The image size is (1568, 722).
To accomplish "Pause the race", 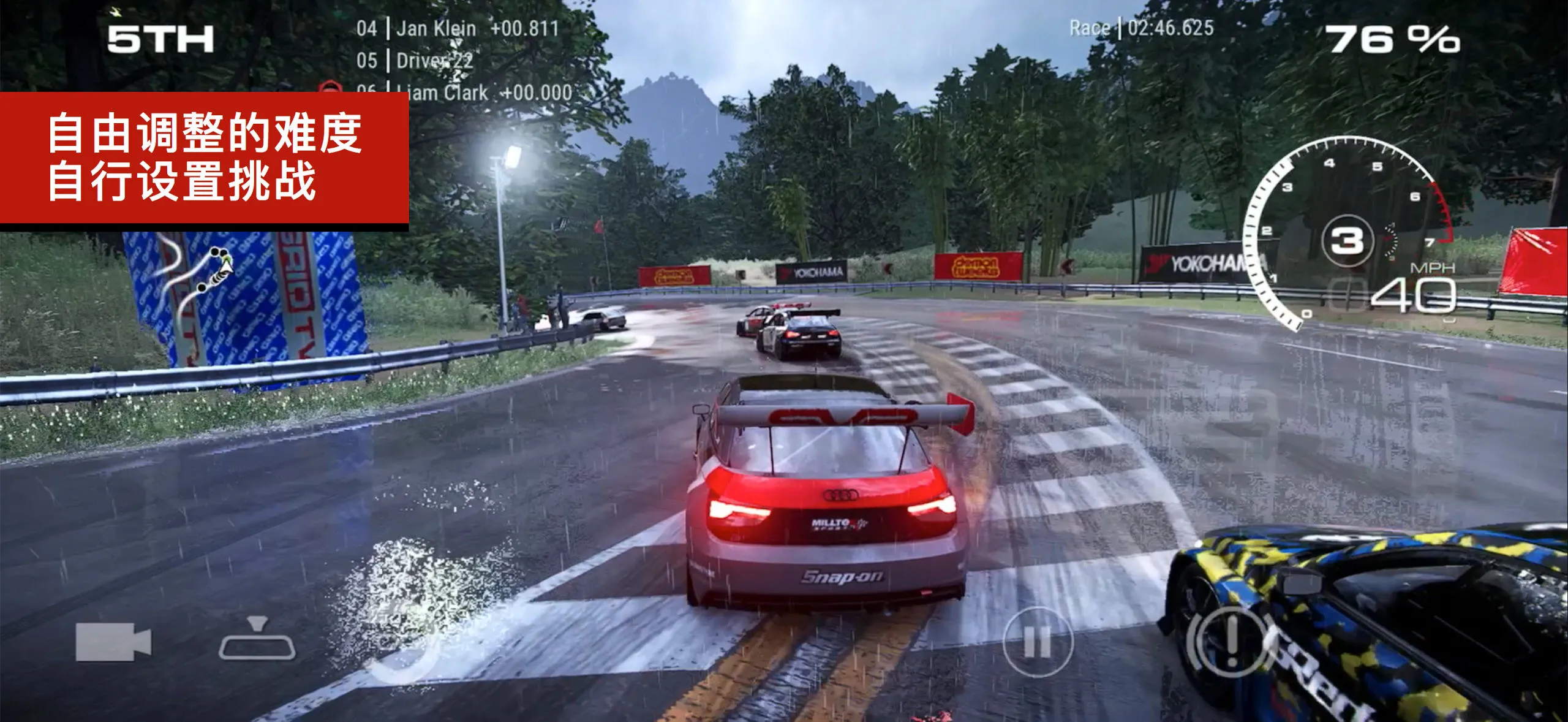I will pos(1038,642).
